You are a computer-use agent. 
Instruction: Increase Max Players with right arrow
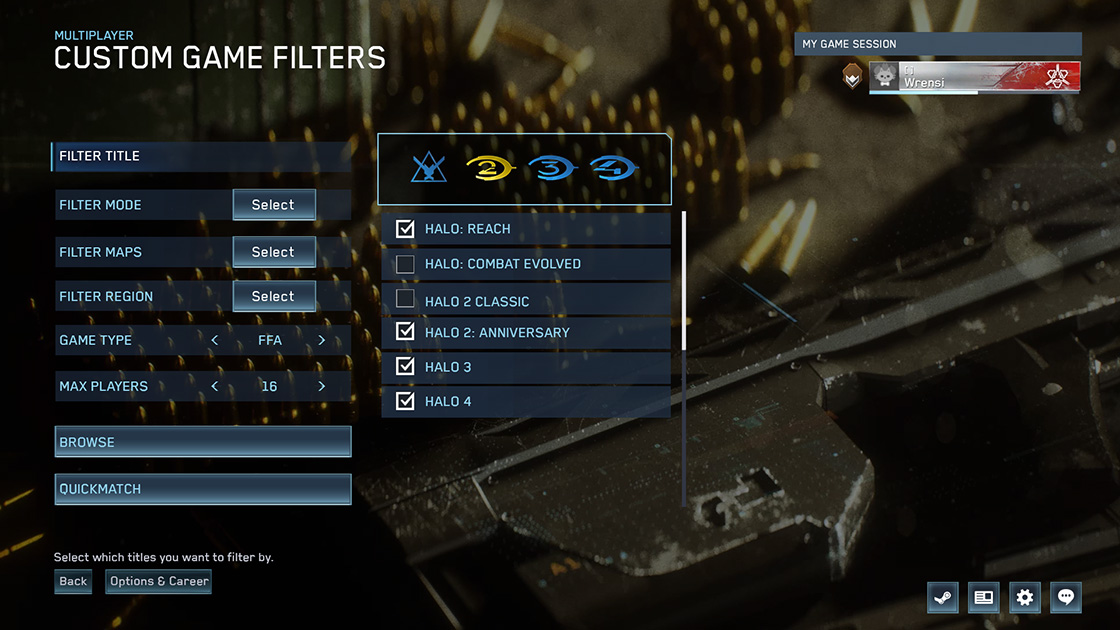321,386
